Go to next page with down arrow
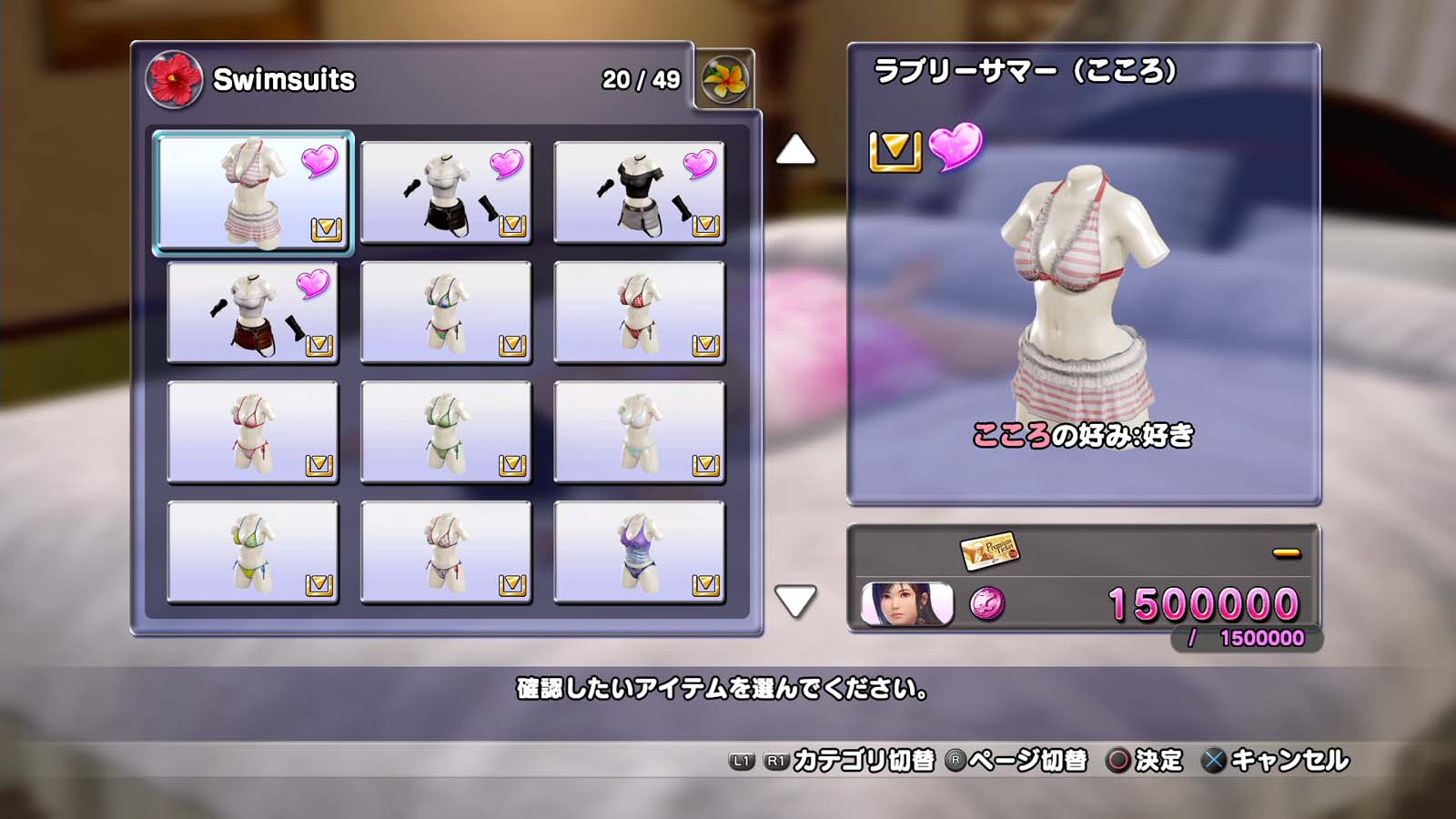The width and height of the screenshot is (1456, 819). tap(795, 601)
